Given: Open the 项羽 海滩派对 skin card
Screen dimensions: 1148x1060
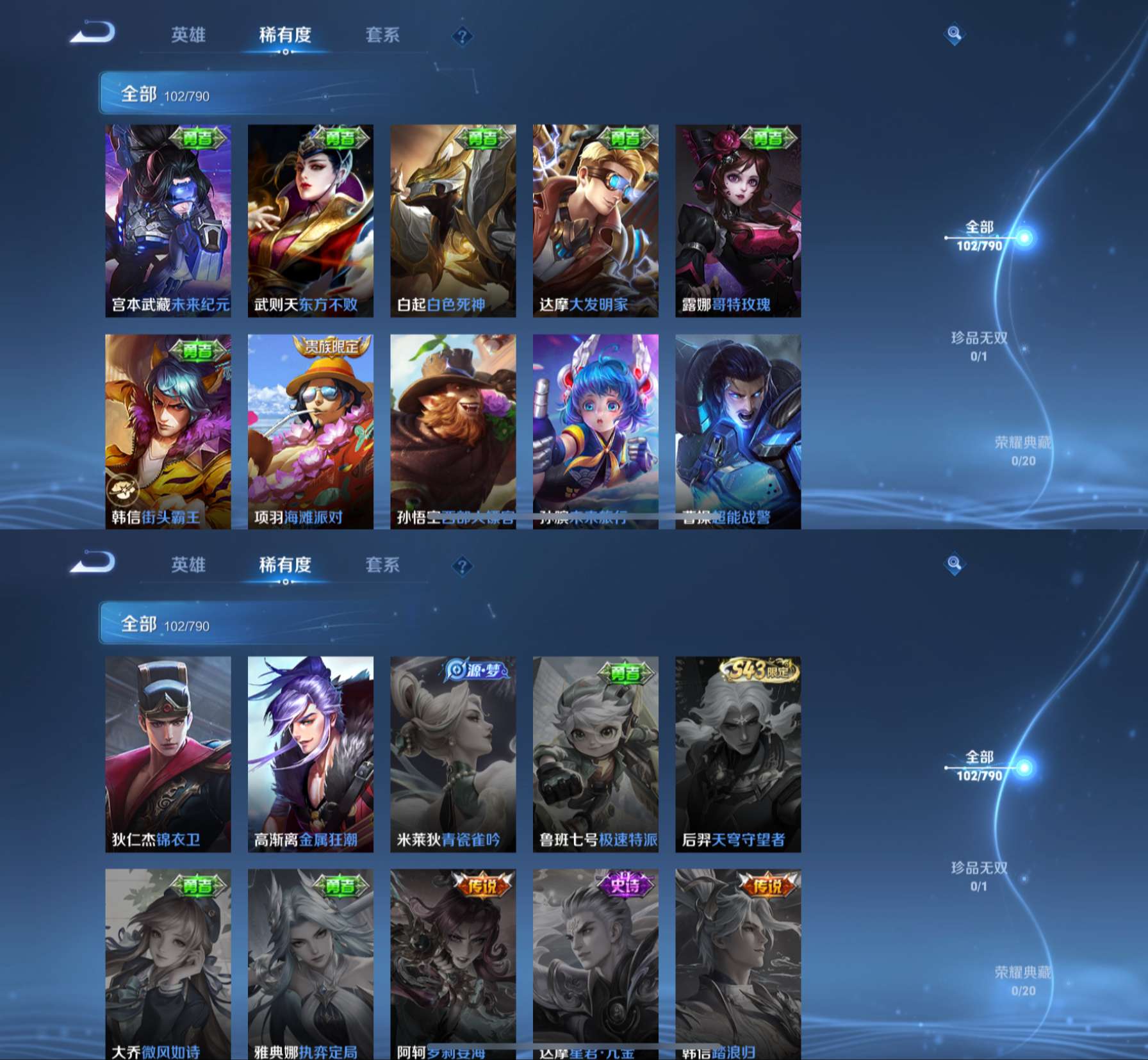Looking at the screenshot, I should tap(311, 430).
